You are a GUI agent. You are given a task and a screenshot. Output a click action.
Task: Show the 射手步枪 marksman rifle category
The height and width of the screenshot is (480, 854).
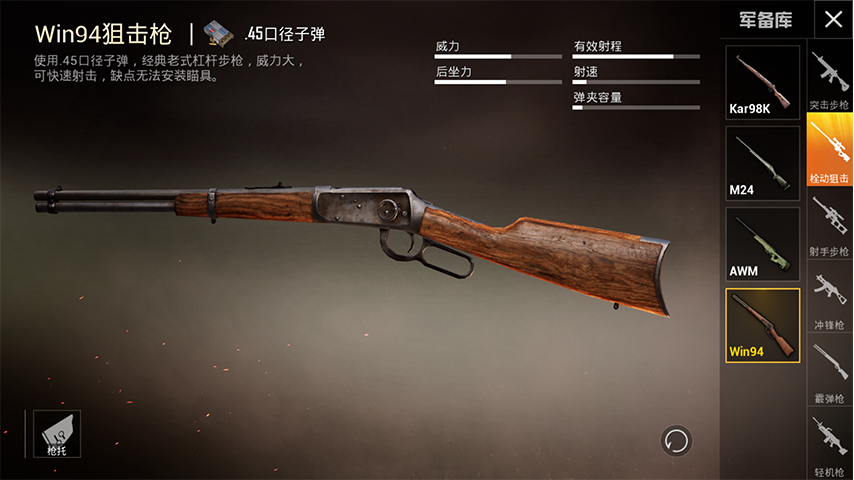coord(829,225)
